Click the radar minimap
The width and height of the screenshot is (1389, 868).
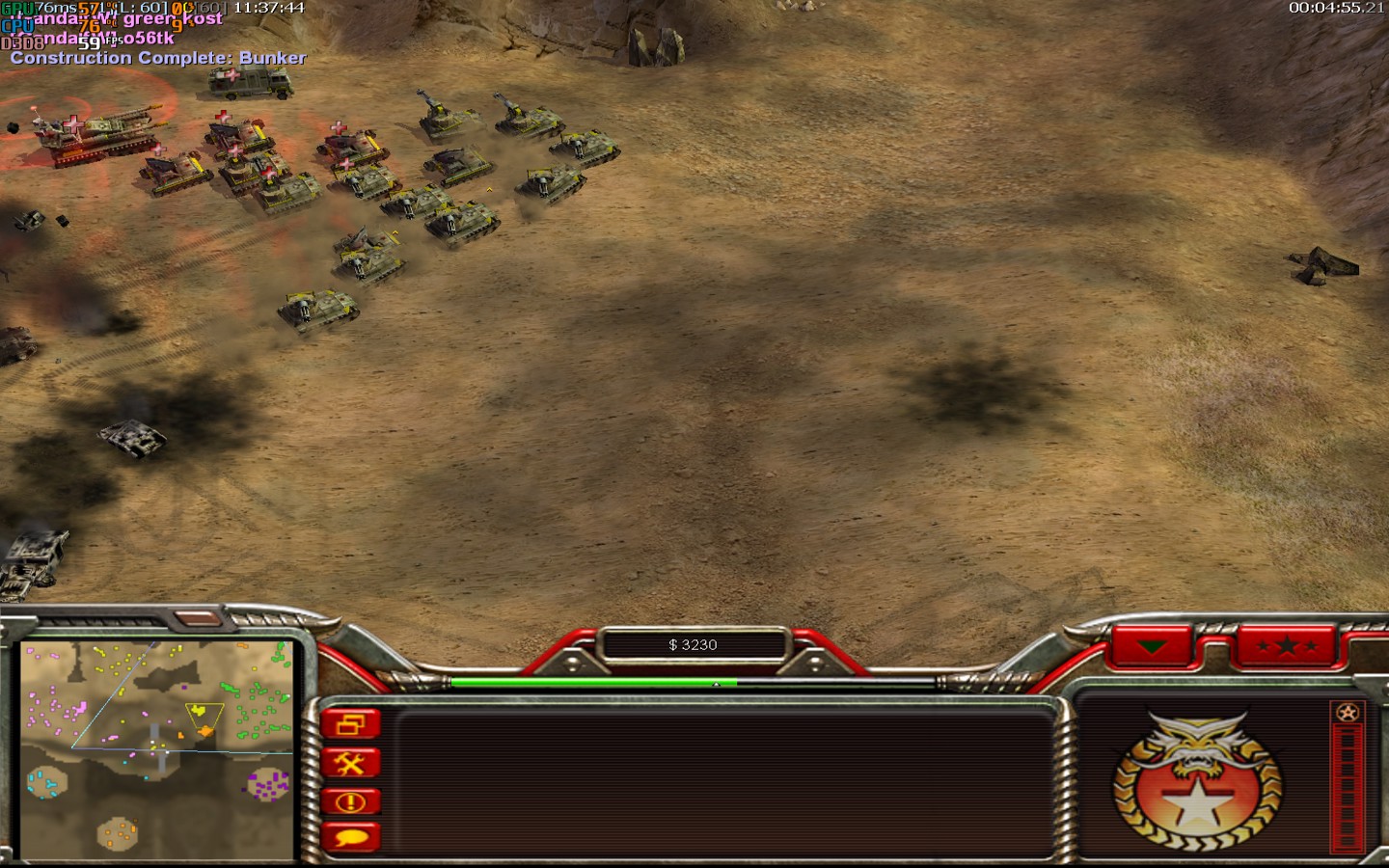156,750
